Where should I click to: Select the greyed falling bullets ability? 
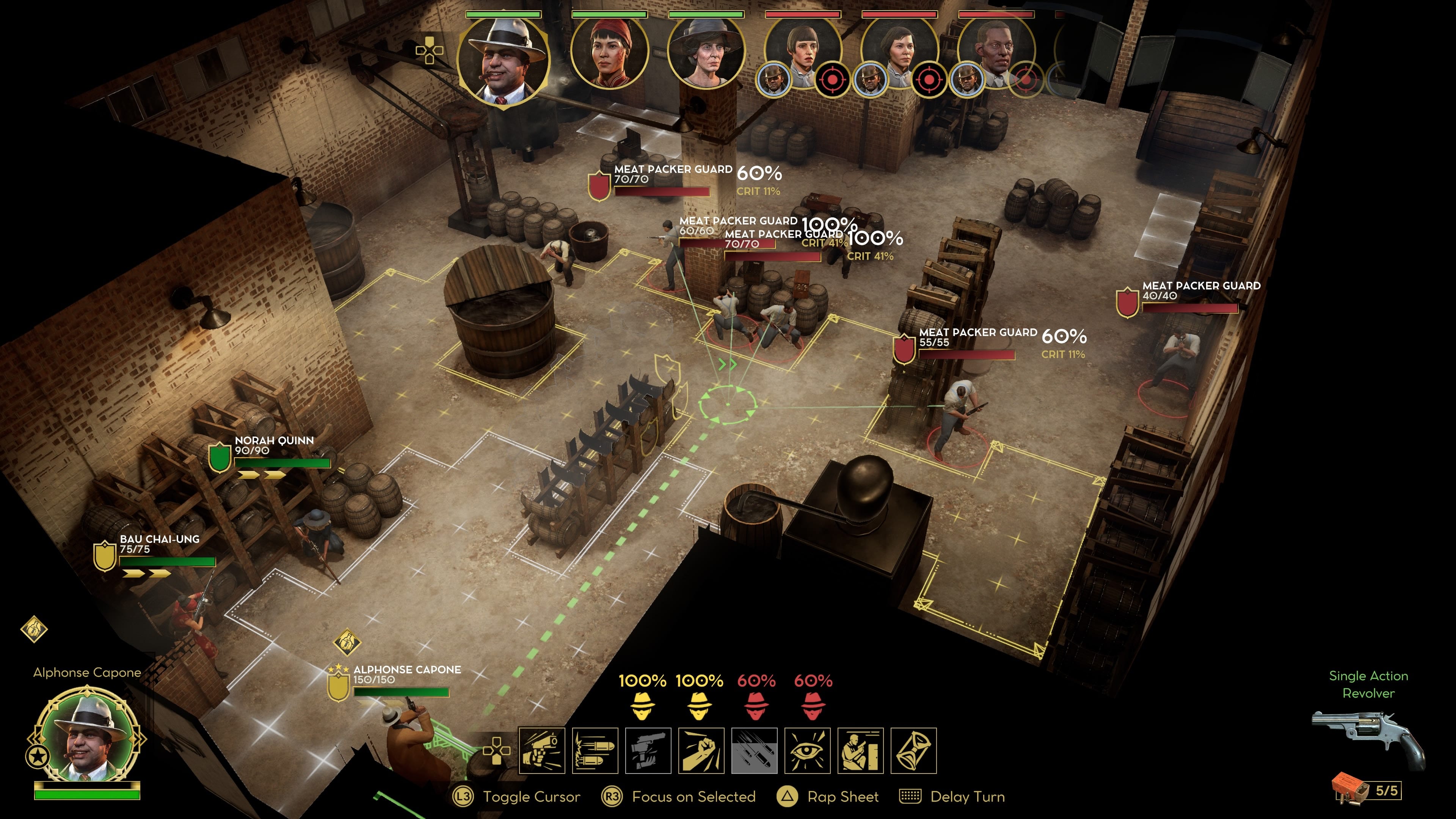point(754,751)
